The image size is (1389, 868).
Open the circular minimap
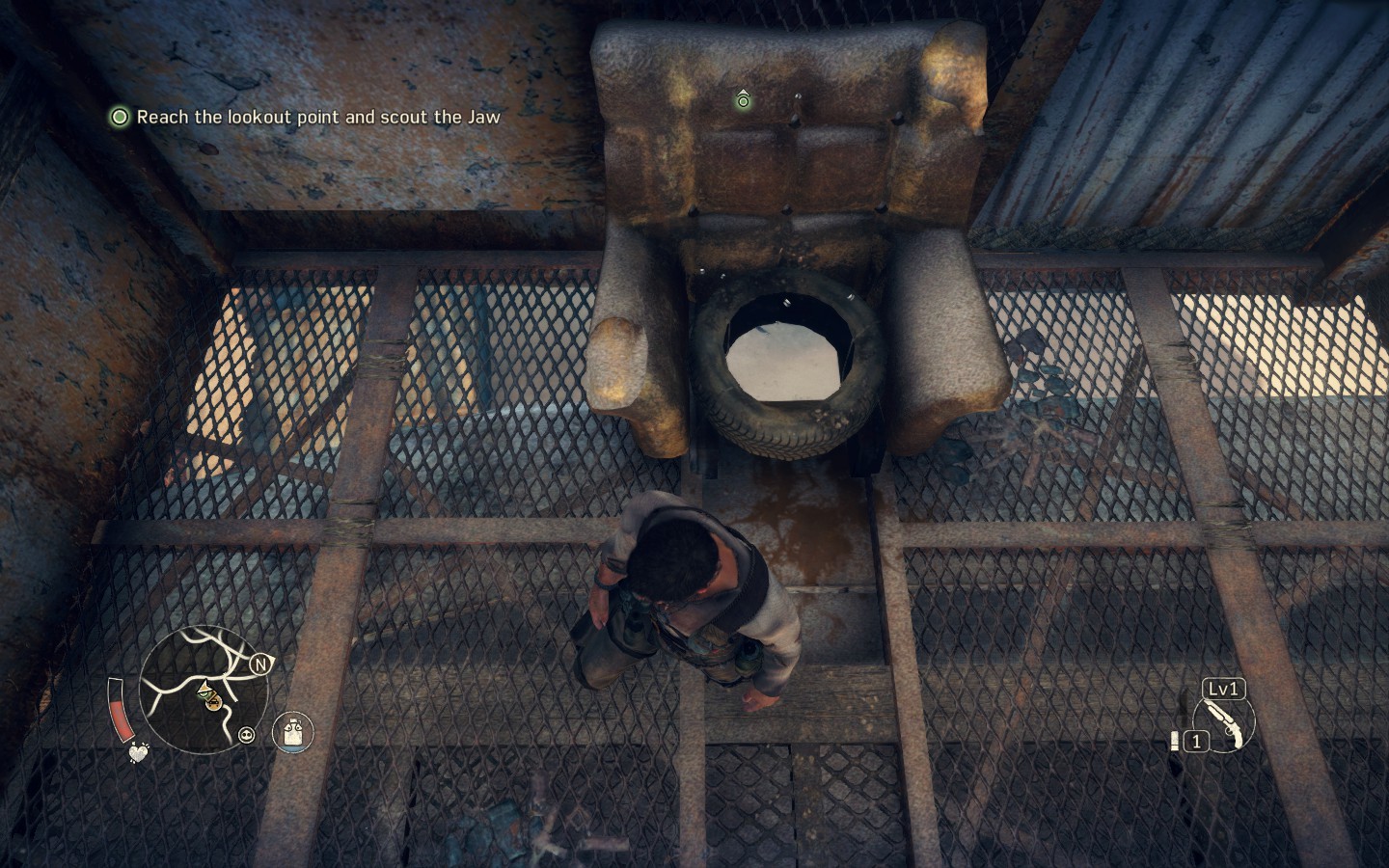point(204,690)
